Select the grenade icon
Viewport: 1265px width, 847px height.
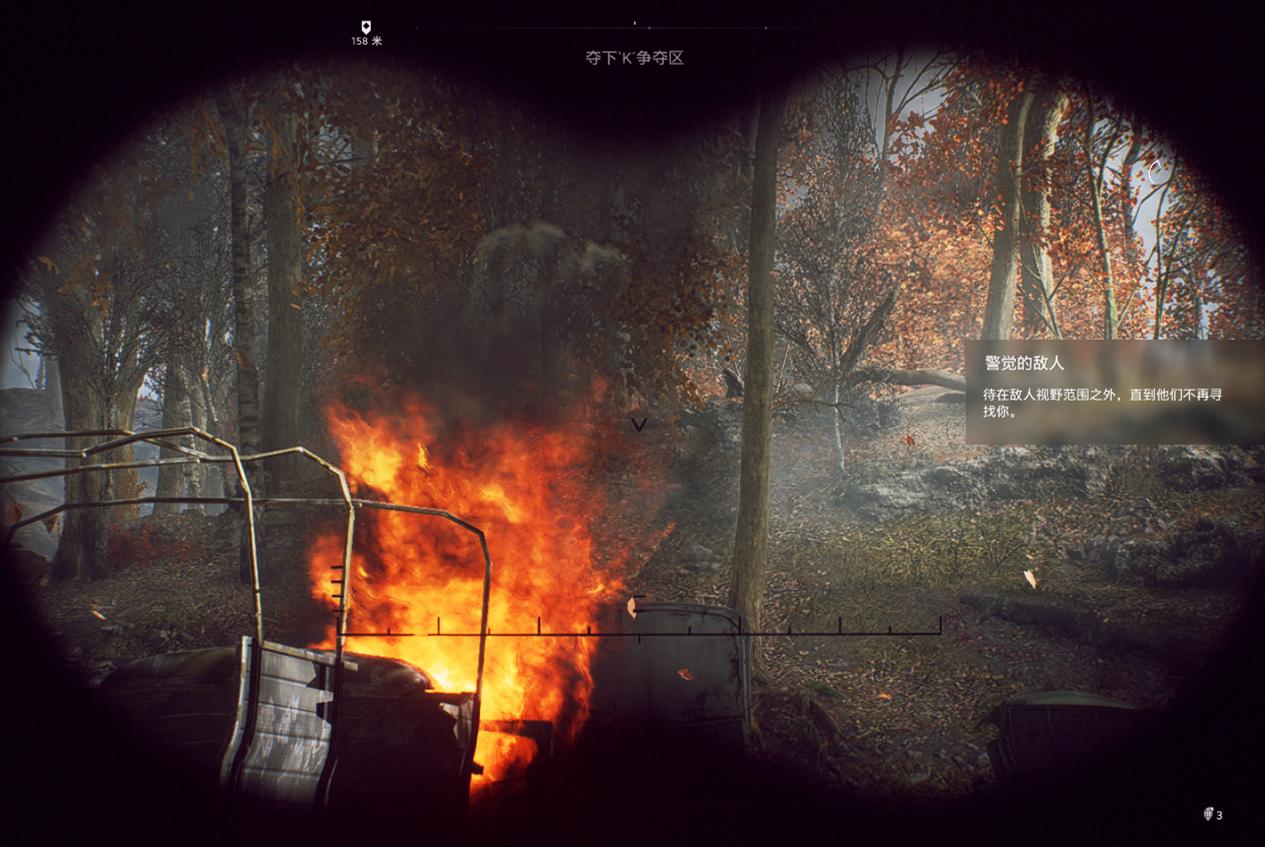click(1208, 814)
